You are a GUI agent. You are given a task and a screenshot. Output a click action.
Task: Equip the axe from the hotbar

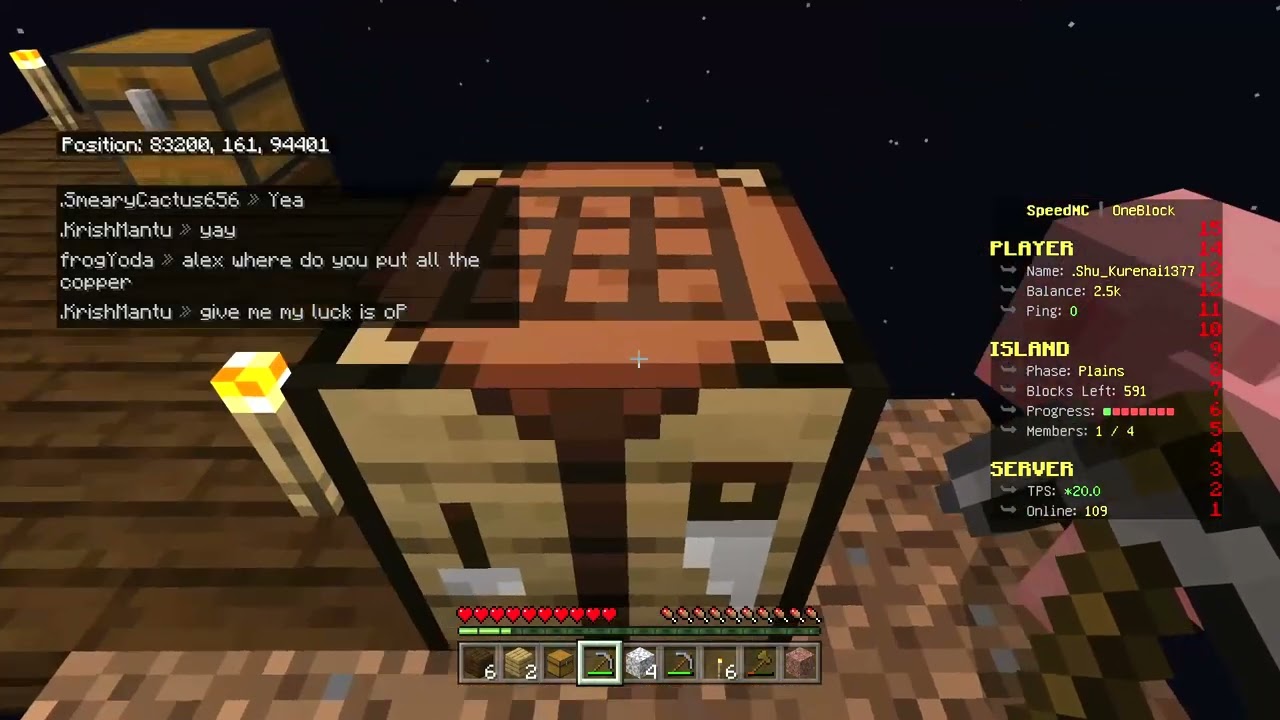pos(760,663)
